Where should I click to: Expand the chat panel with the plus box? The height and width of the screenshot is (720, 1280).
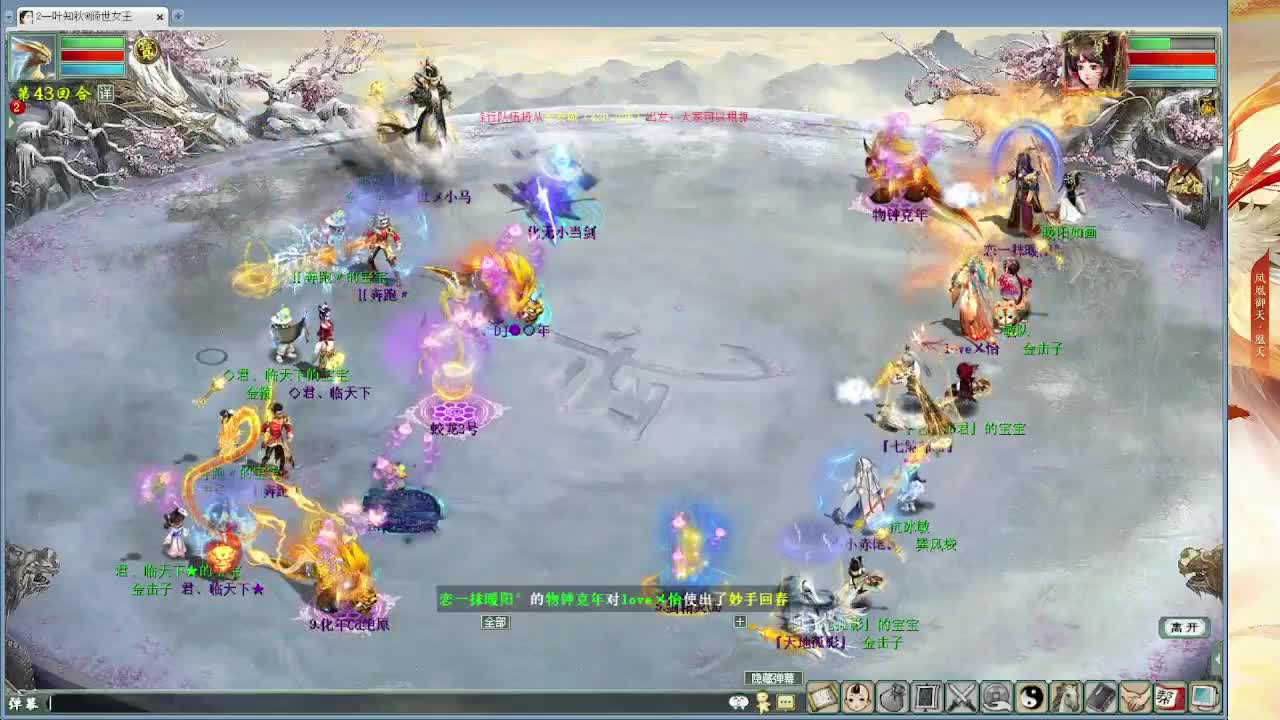pos(739,621)
